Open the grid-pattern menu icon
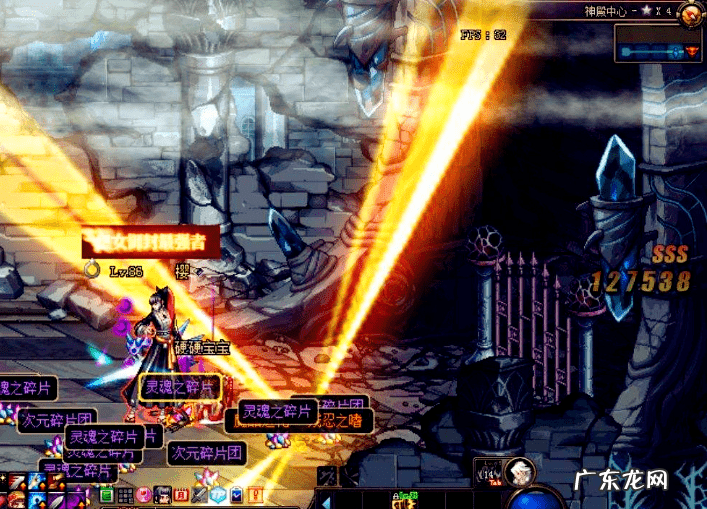 125,495
